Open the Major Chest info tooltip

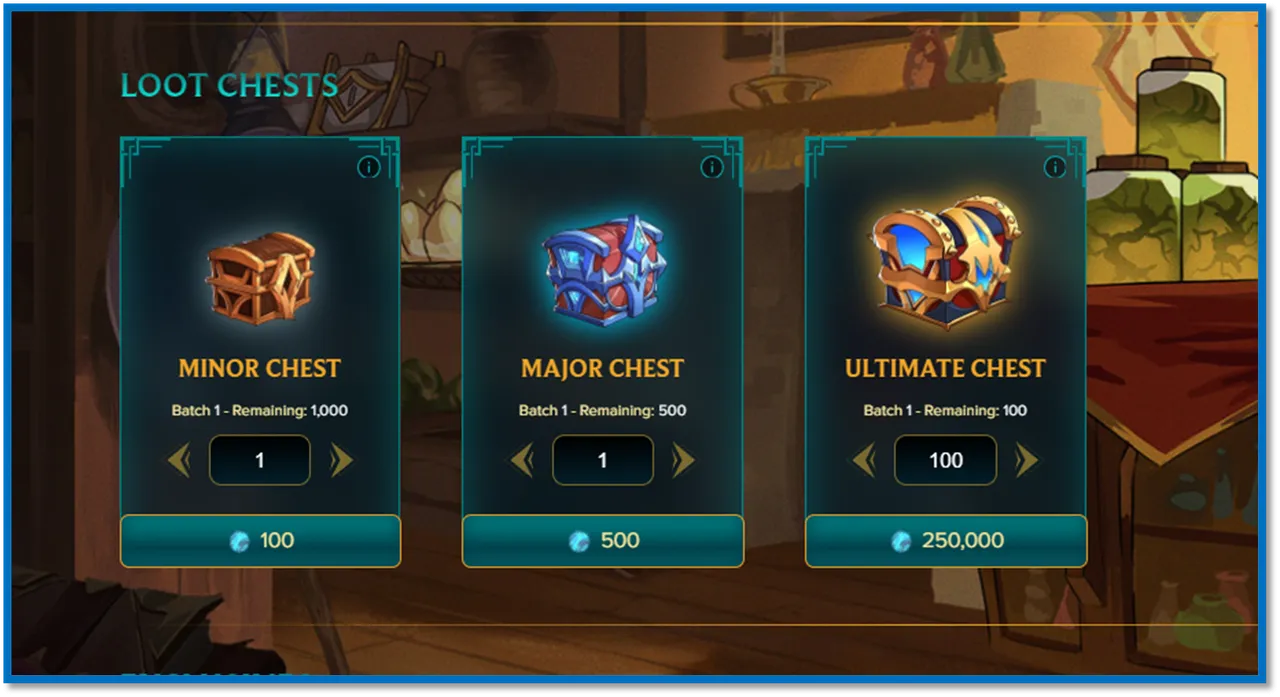[711, 167]
